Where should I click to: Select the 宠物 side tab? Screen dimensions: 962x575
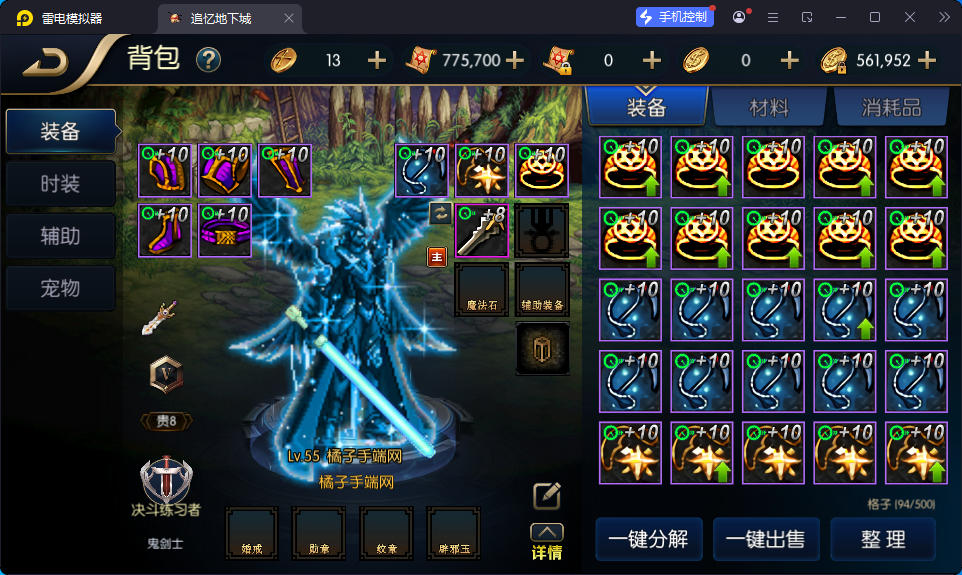click(x=60, y=288)
